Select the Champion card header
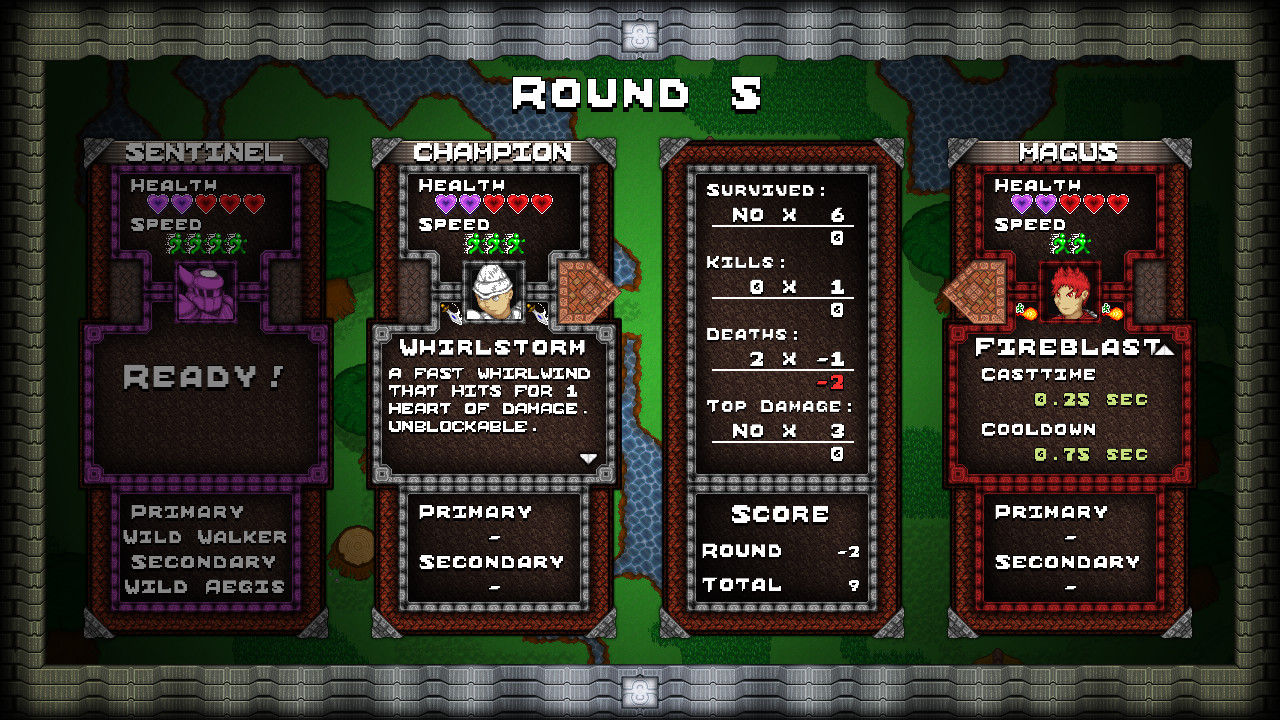 coord(494,153)
